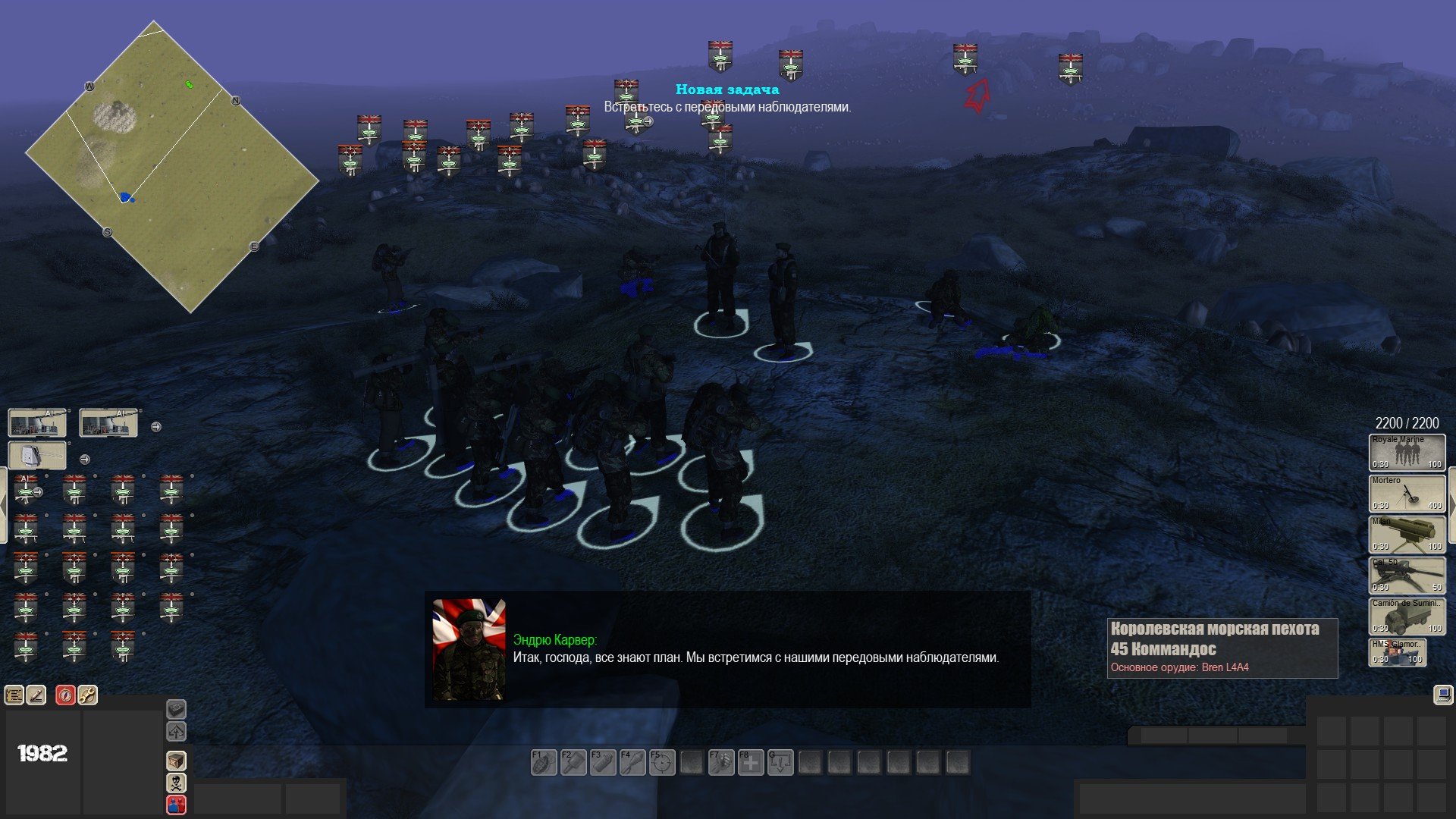Toggle the blue and red teams button
This screenshot has height=819, width=1456.
(176, 804)
